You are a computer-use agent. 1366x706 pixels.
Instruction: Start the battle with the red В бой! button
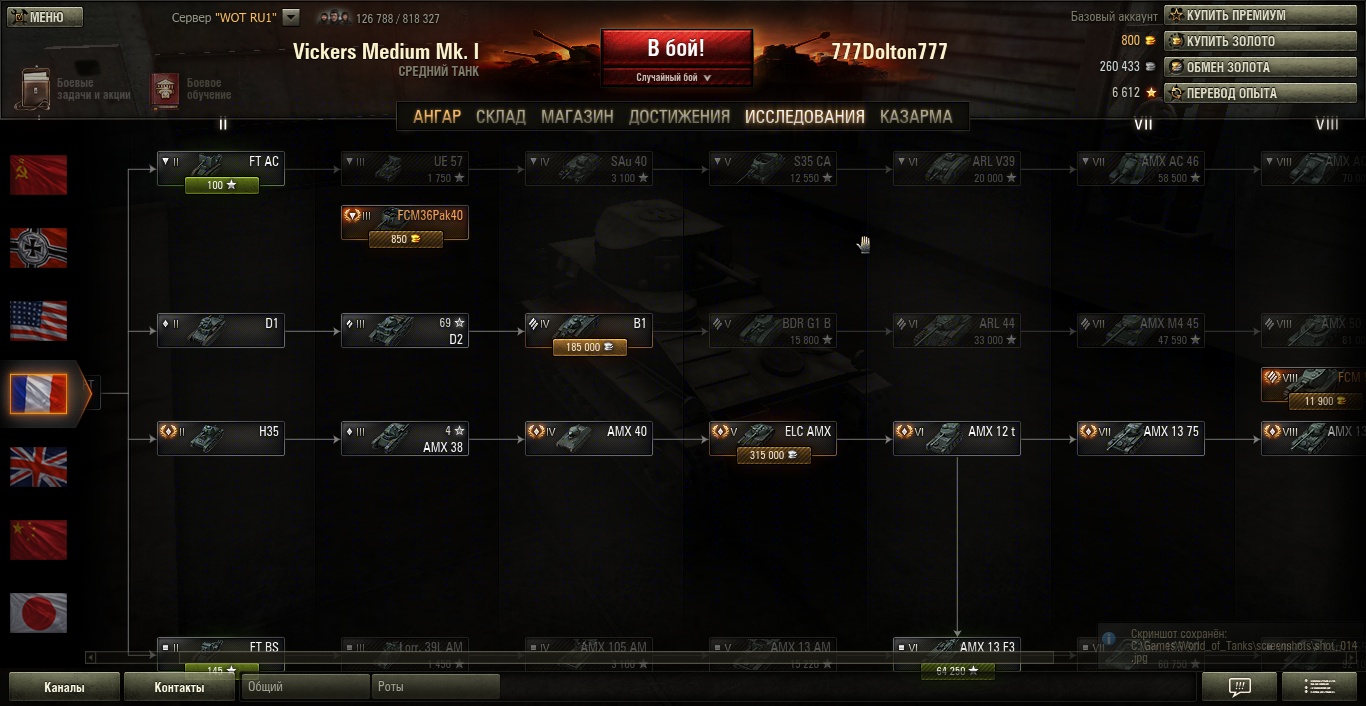(x=676, y=48)
